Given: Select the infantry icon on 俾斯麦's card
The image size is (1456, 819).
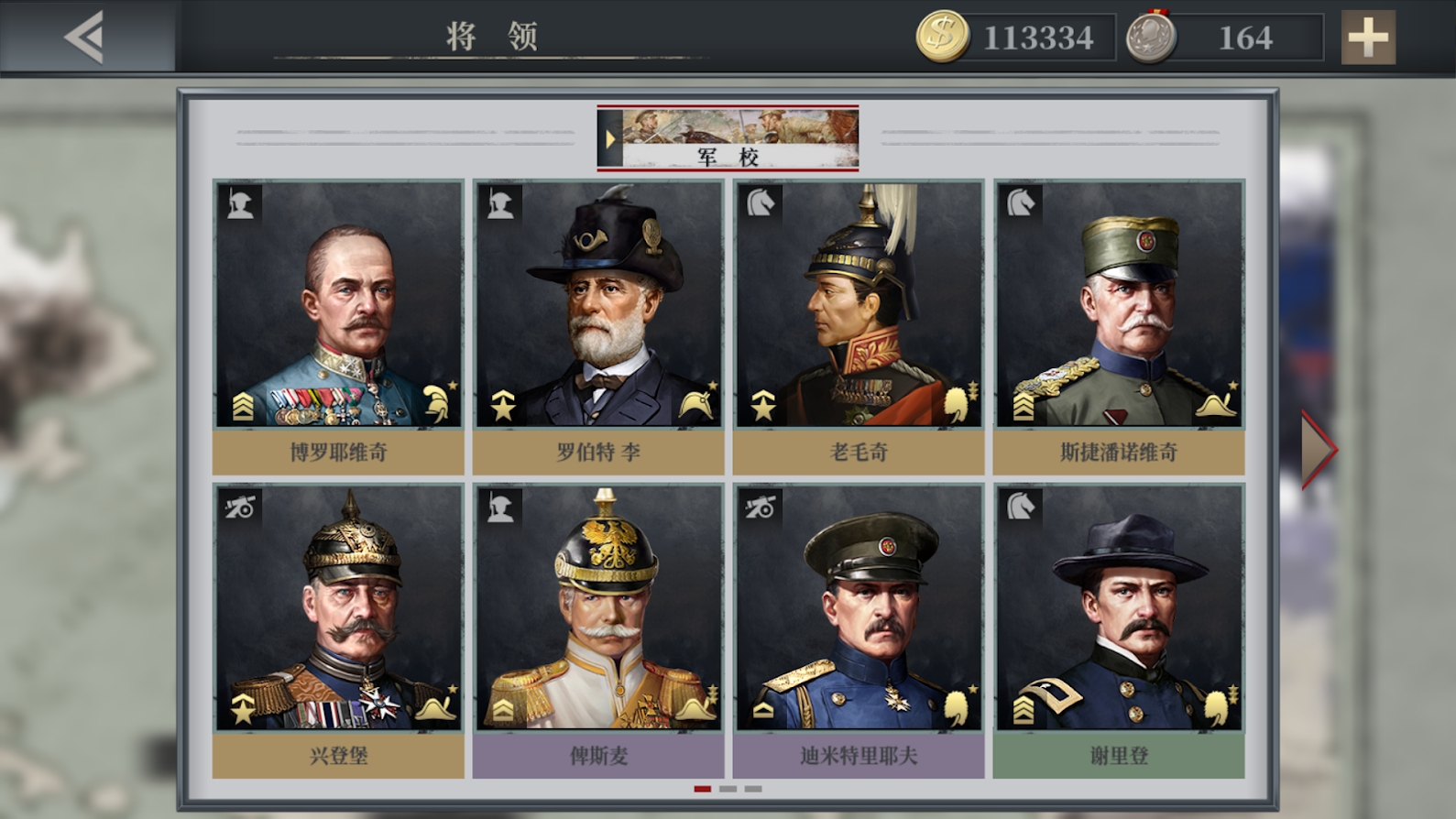Looking at the screenshot, I should point(499,508).
